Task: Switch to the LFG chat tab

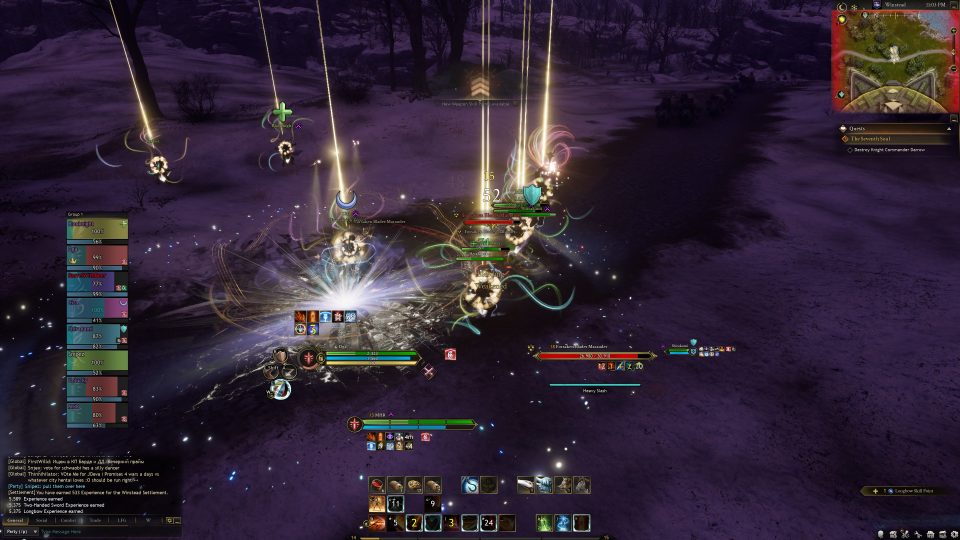Action: [122, 520]
